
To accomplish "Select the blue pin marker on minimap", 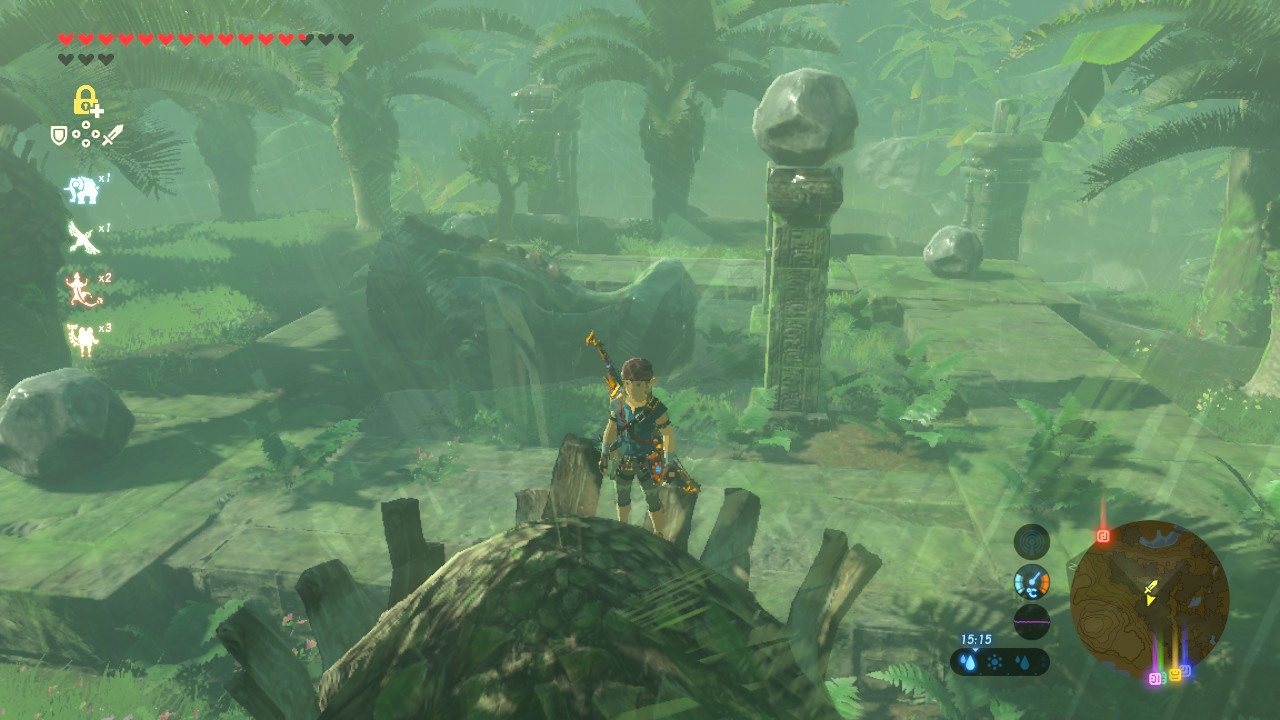I will point(1186,670).
